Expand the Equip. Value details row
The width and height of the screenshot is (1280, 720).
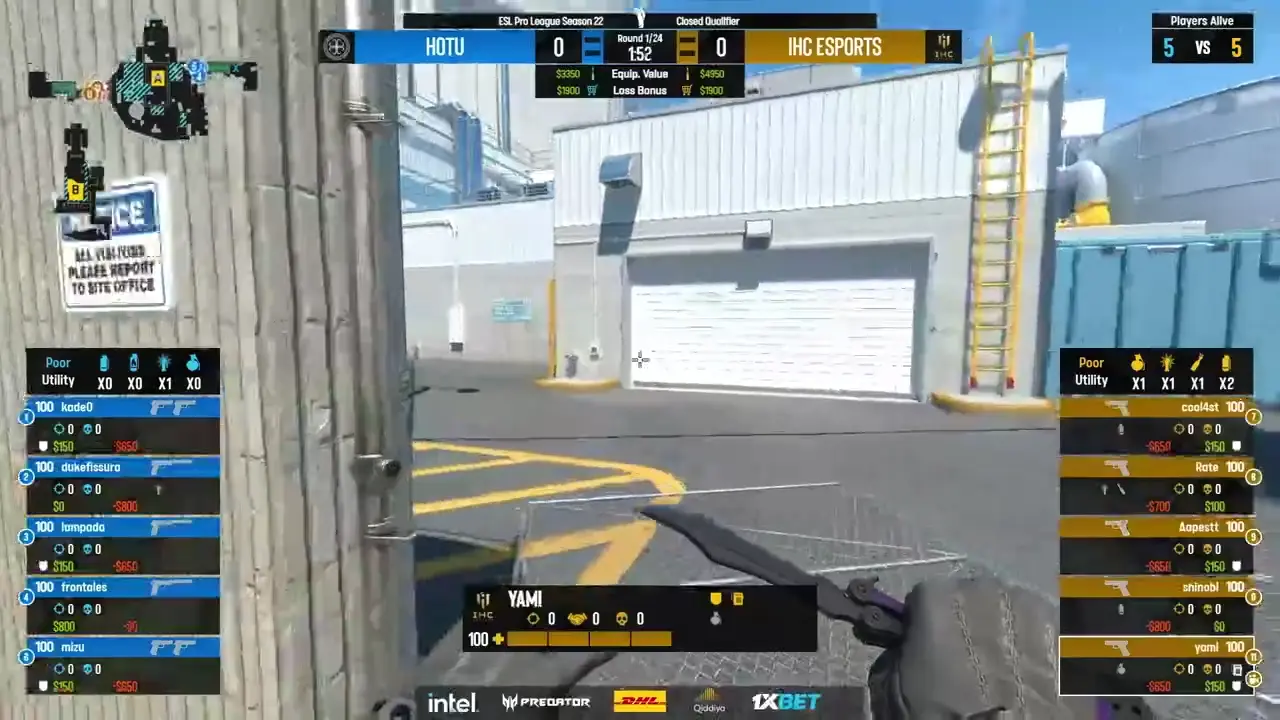coord(640,73)
